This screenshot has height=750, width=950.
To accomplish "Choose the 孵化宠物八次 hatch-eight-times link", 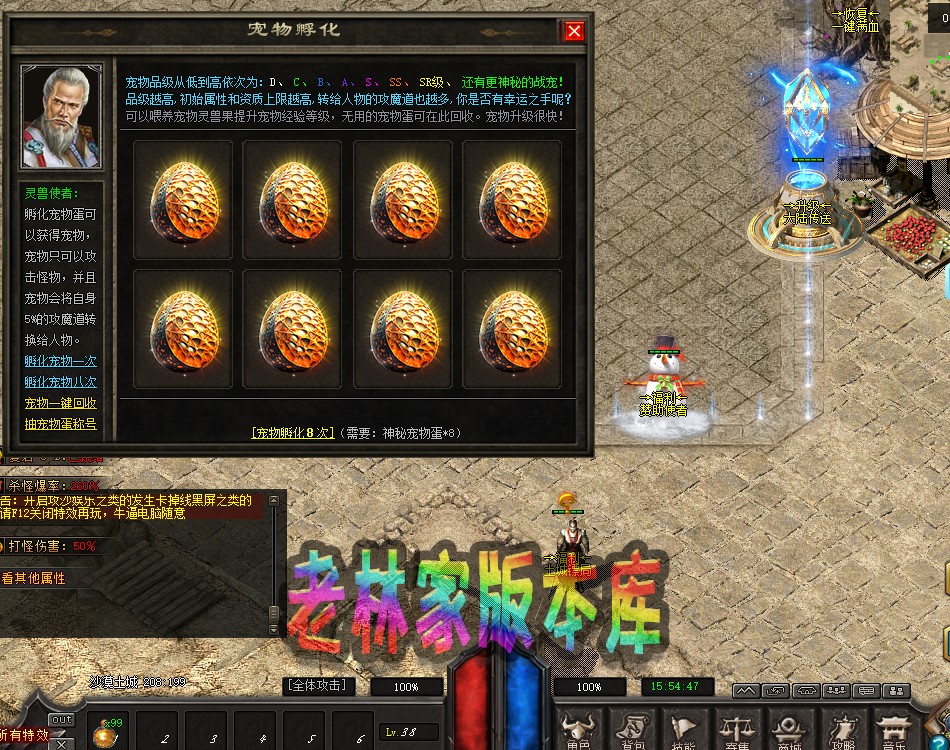I will tap(61, 382).
